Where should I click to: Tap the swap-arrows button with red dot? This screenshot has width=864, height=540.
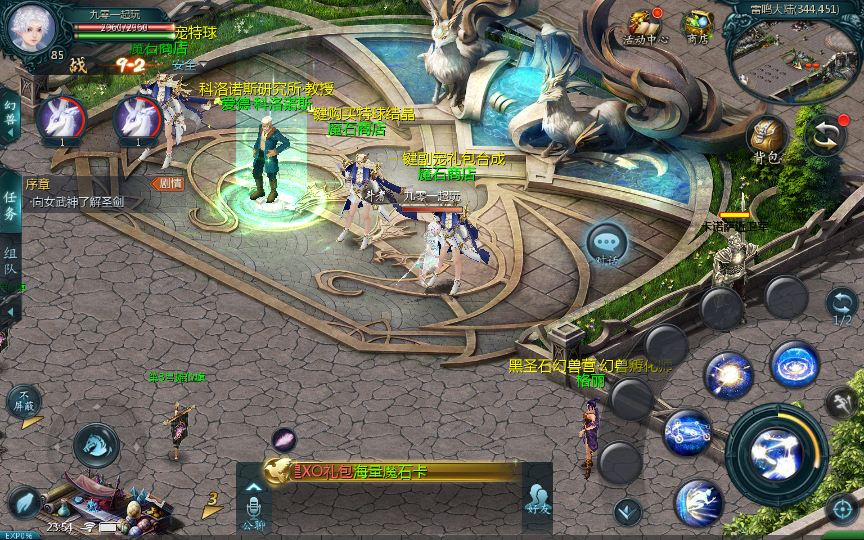coord(826,136)
